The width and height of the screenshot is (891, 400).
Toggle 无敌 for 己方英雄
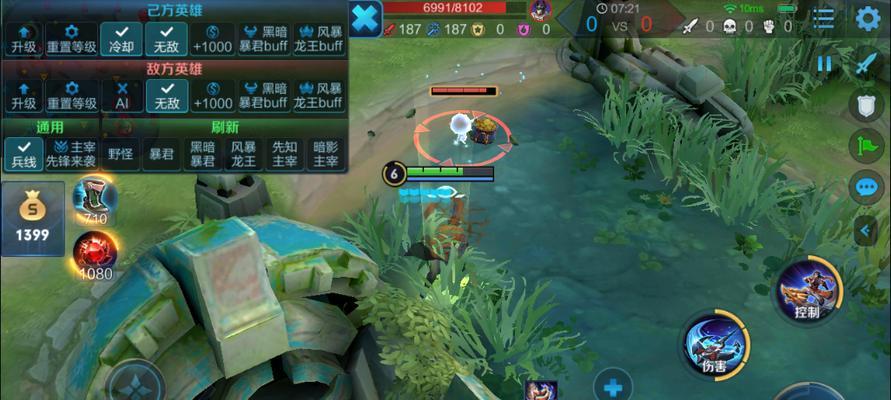pyautogui.click(x=166, y=39)
